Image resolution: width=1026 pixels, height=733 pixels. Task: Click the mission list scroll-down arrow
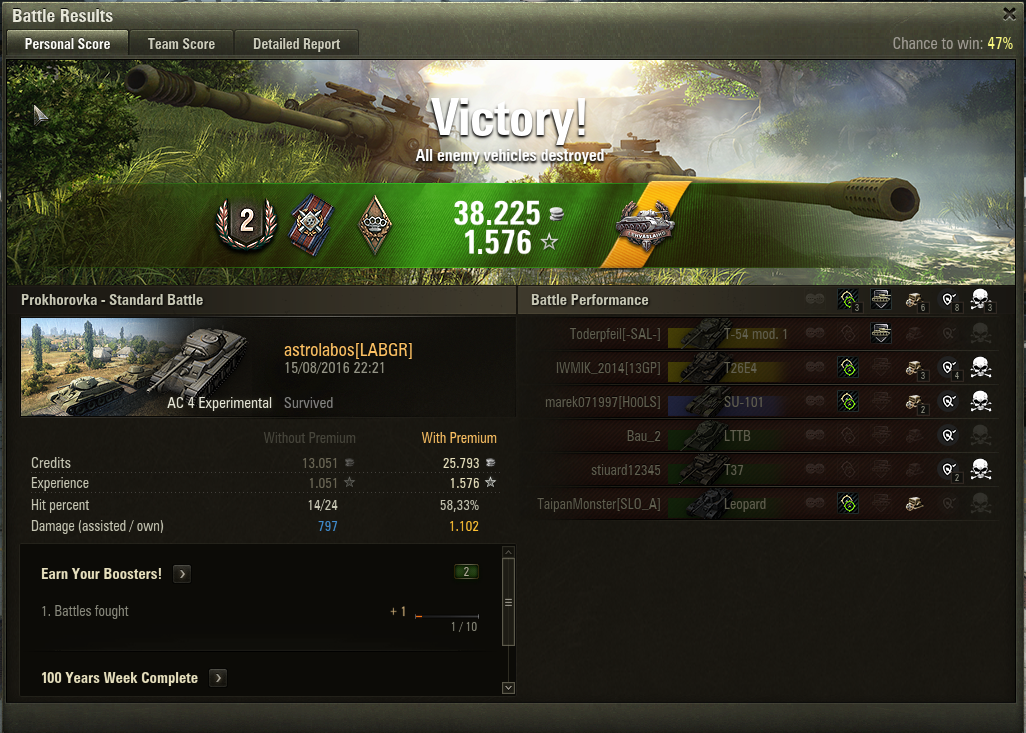pyautogui.click(x=508, y=688)
